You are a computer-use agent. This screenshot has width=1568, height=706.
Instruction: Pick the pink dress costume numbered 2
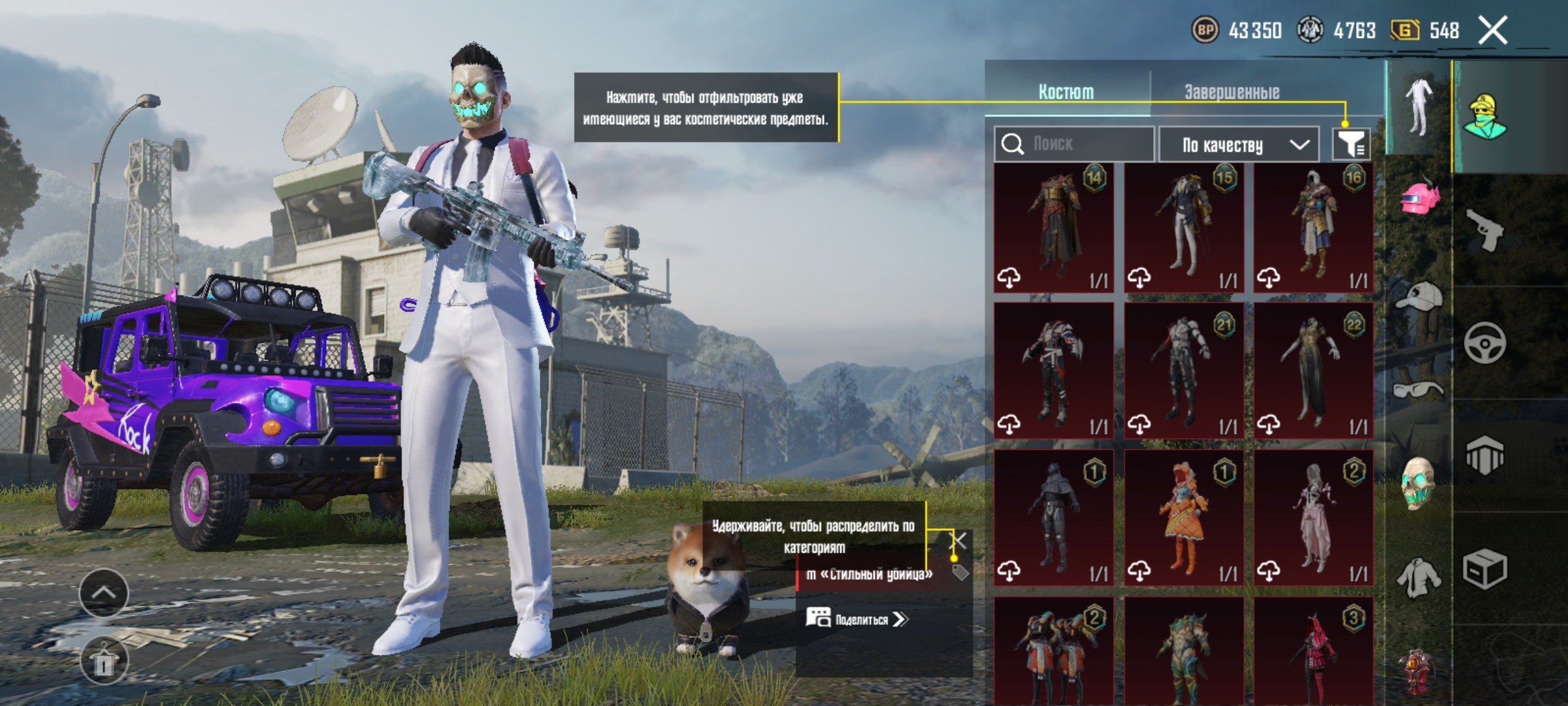(1313, 517)
